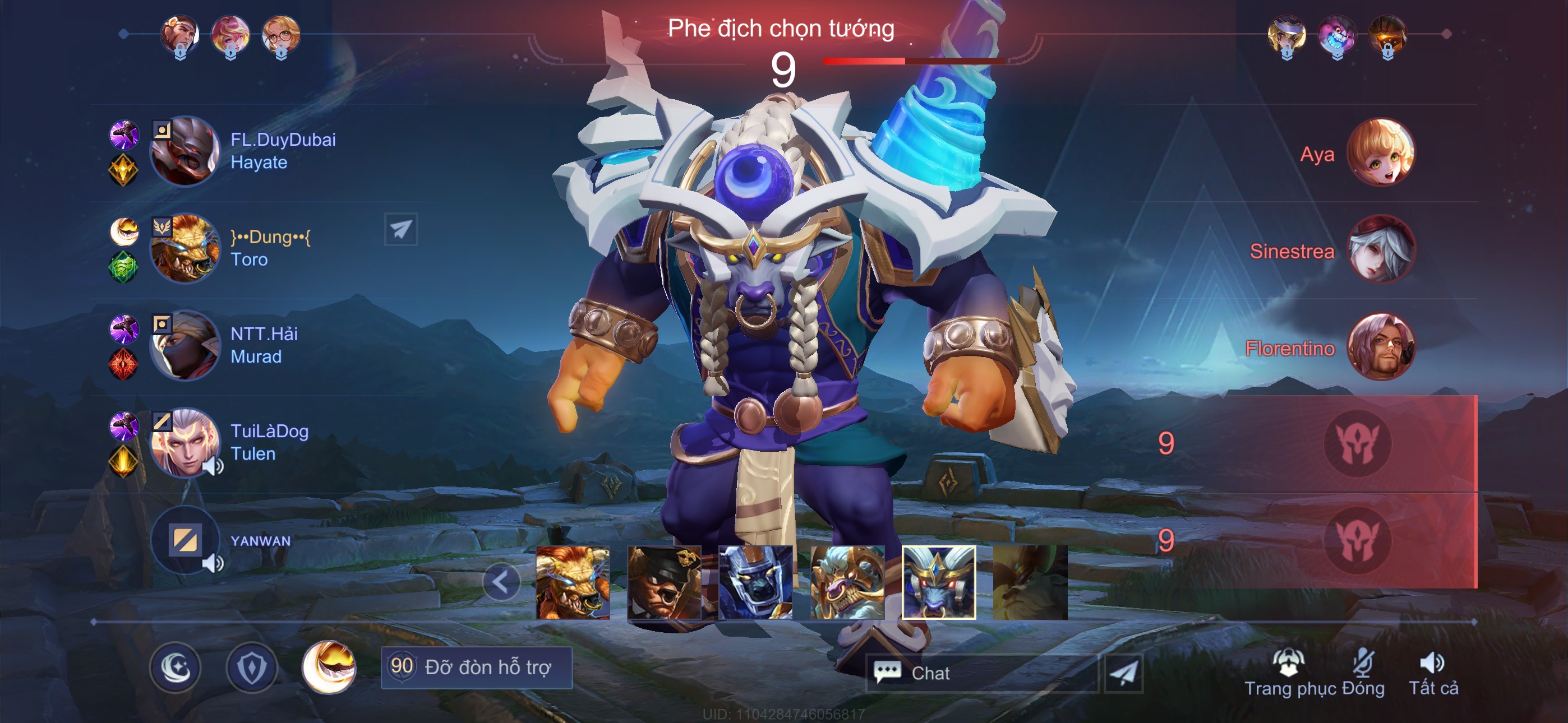Select the highlighted purple Toro skin thumbnail
The width and height of the screenshot is (1568, 723).
938,582
